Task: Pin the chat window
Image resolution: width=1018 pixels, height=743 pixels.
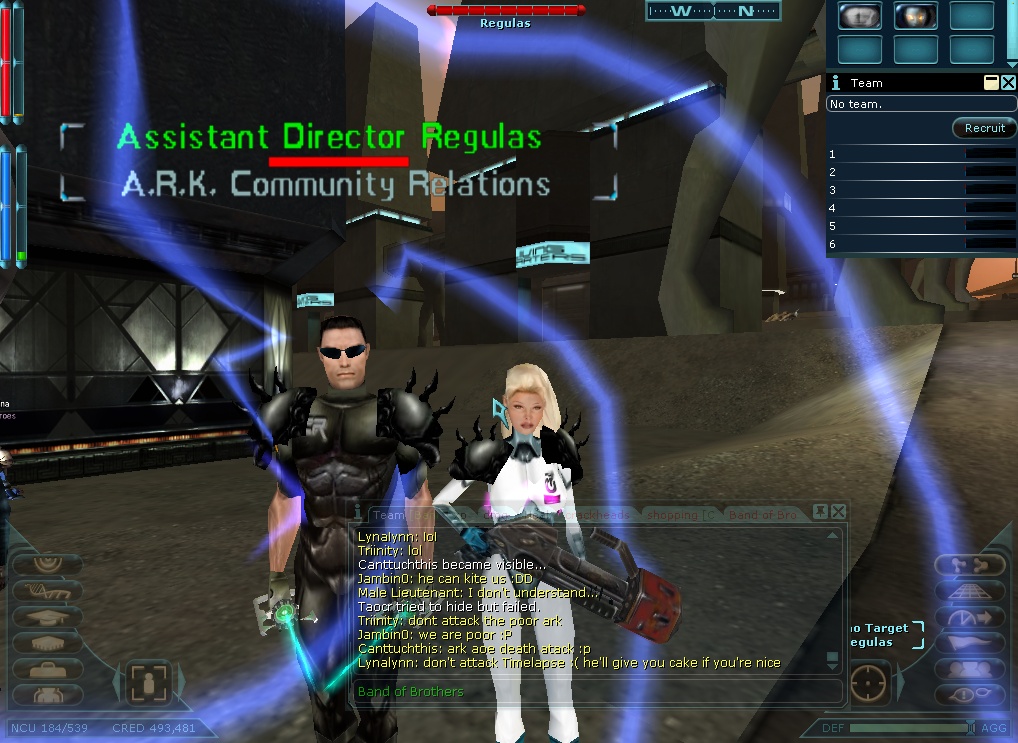Action: point(820,512)
